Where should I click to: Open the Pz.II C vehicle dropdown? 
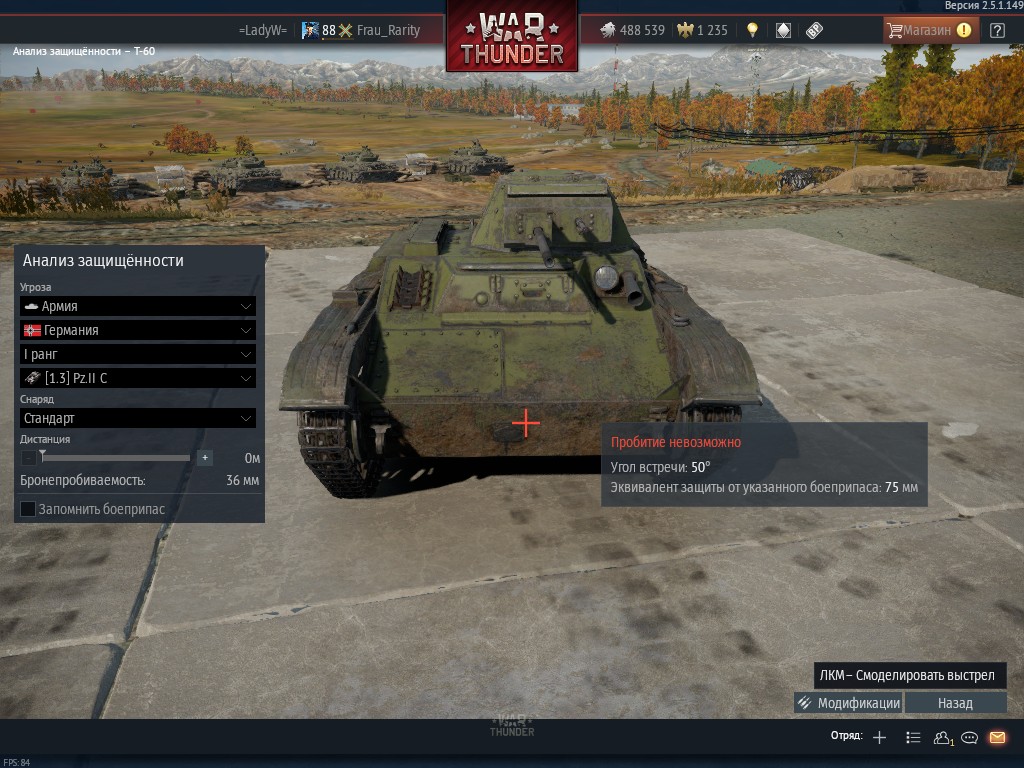tap(138, 378)
